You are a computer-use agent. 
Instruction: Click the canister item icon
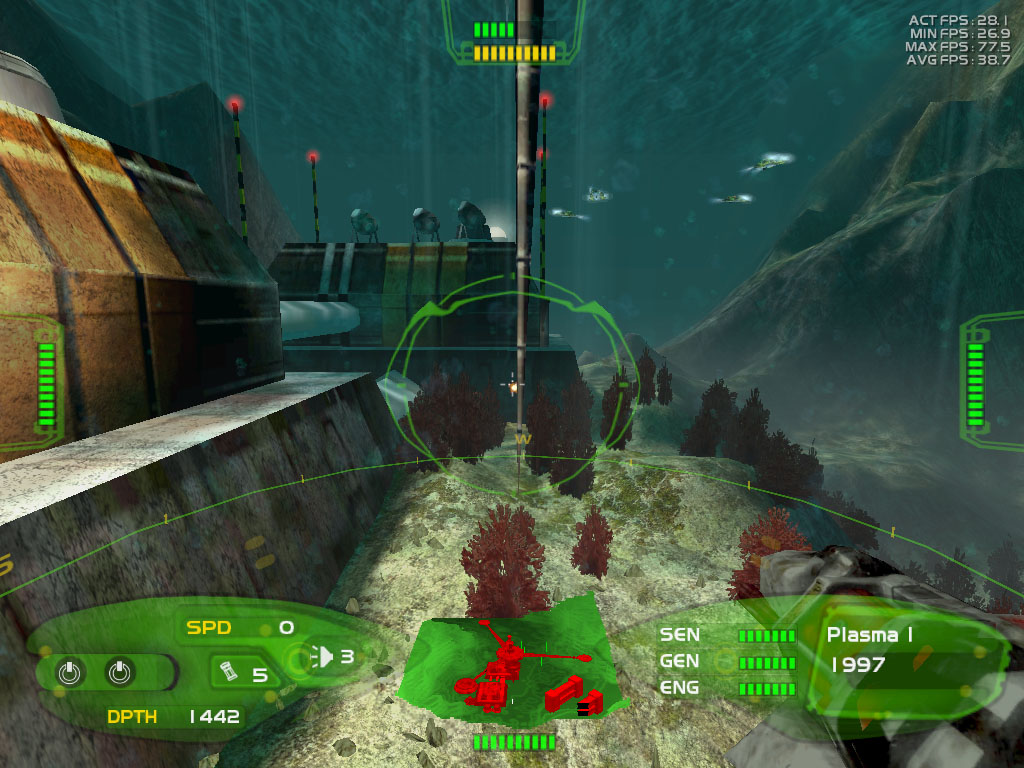point(227,670)
